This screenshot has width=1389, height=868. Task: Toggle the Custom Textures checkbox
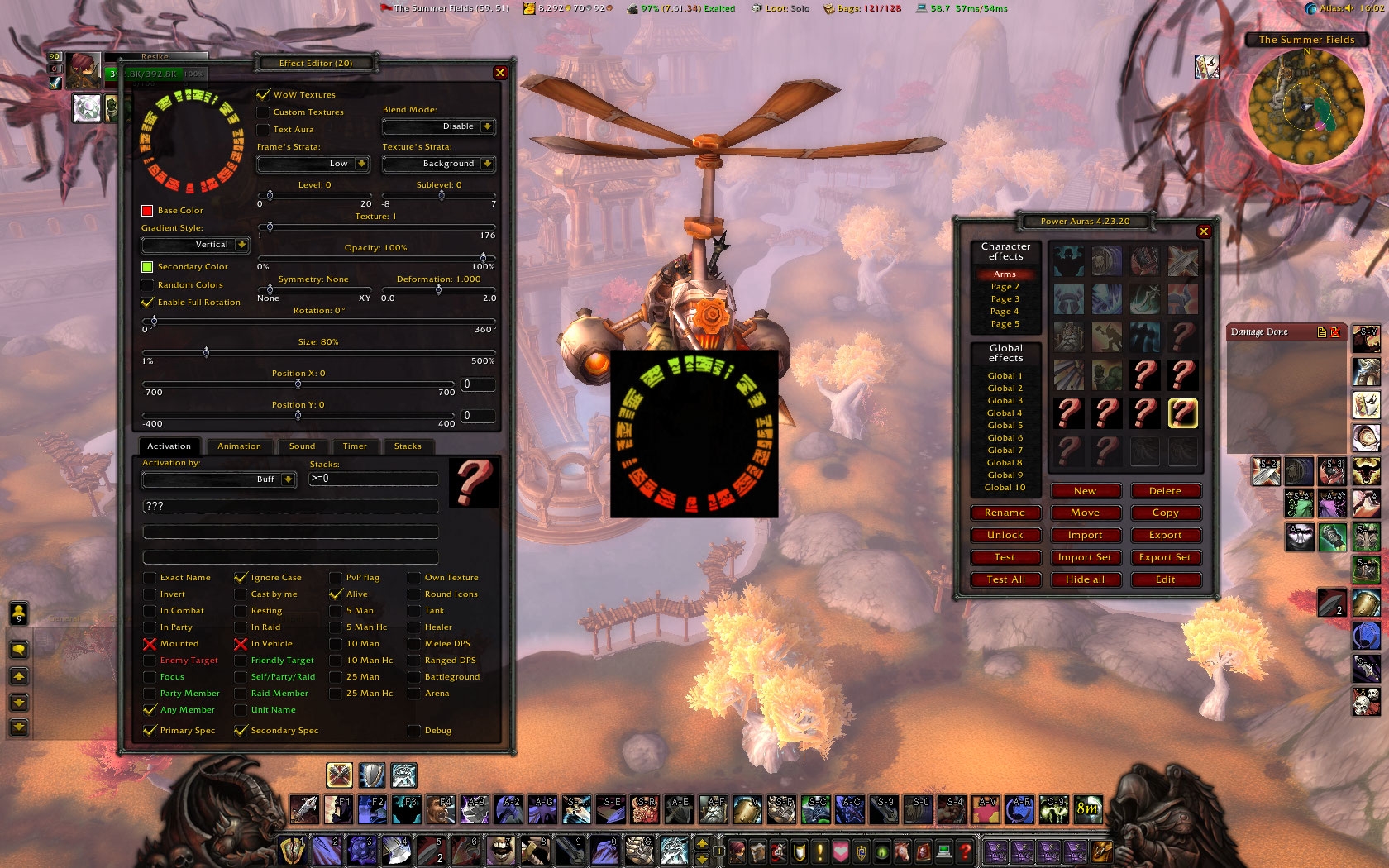point(264,112)
